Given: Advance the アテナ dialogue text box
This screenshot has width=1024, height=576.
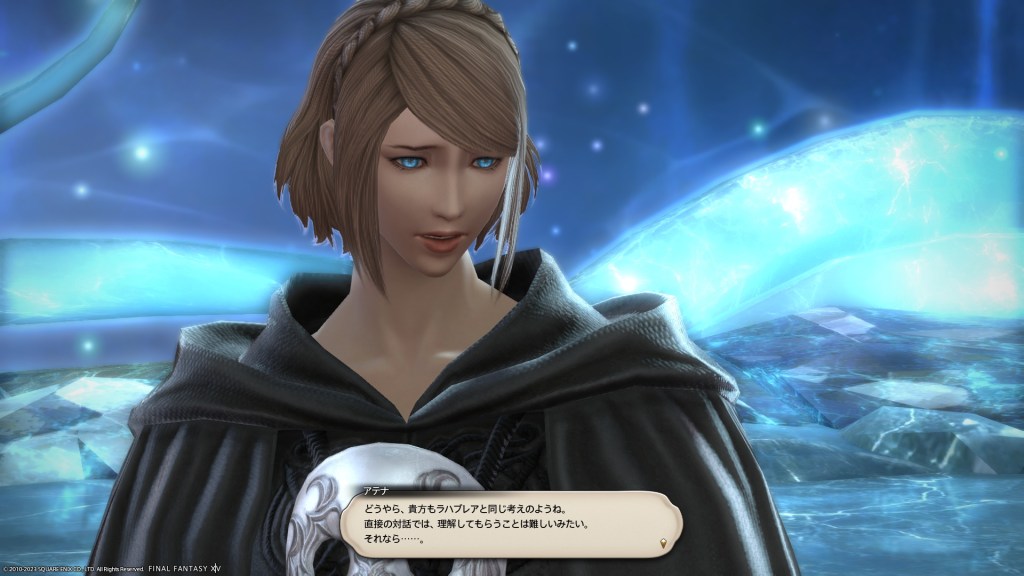Looking at the screenshot, I should click(x=510, y=524).
